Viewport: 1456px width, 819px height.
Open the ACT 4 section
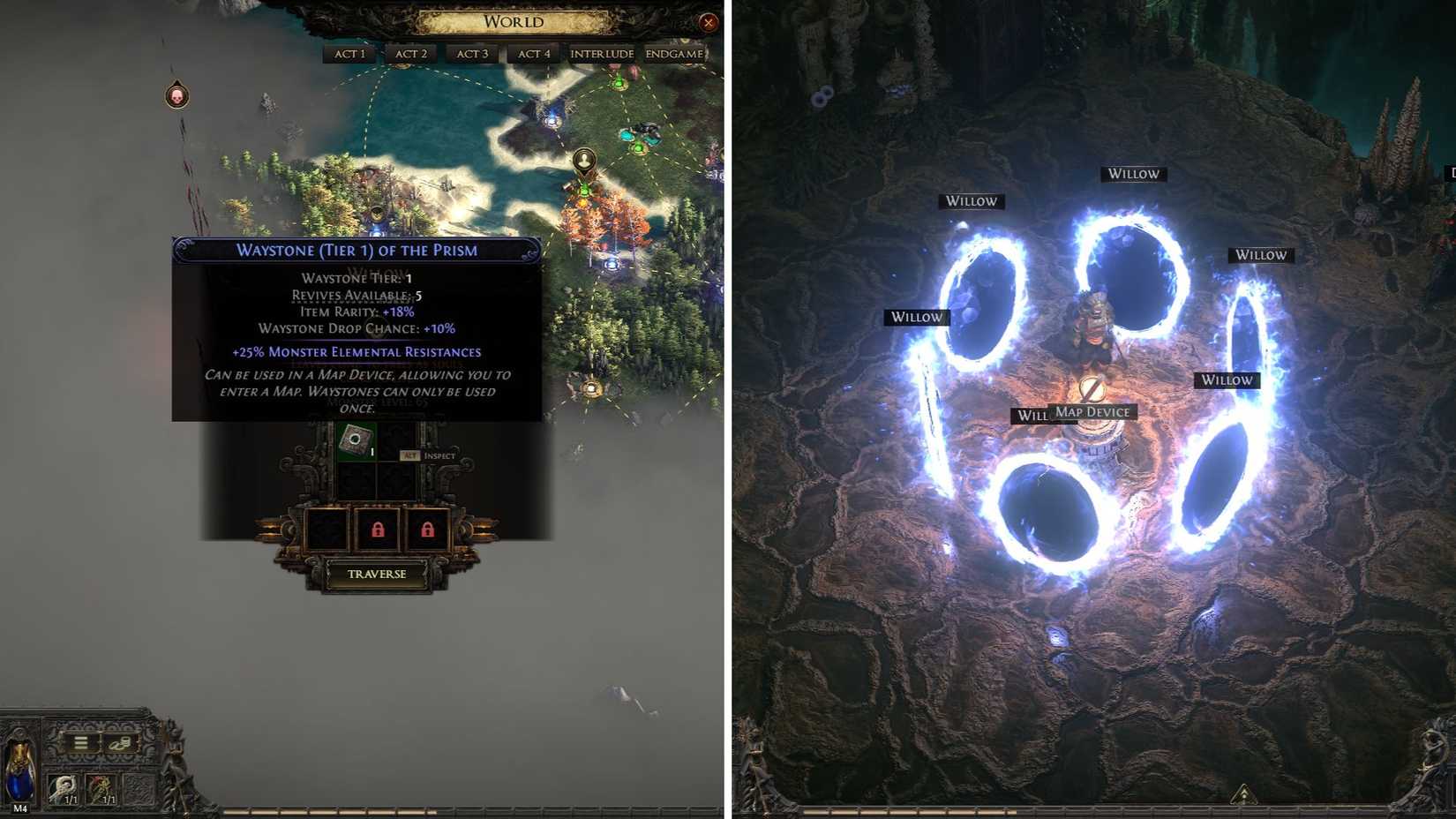533,53
